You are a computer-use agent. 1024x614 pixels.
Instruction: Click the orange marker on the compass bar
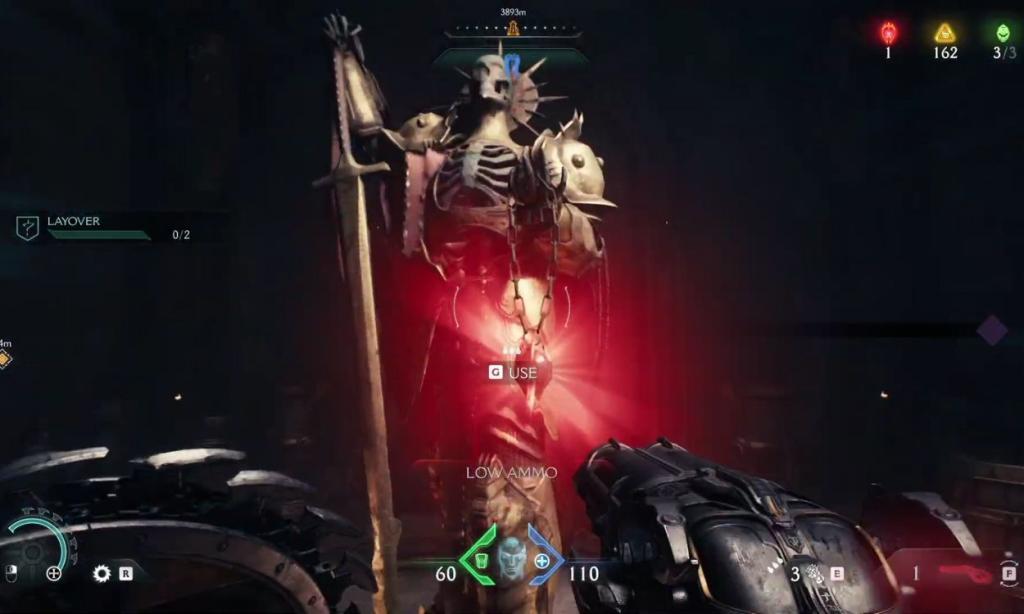click(512, 28)
